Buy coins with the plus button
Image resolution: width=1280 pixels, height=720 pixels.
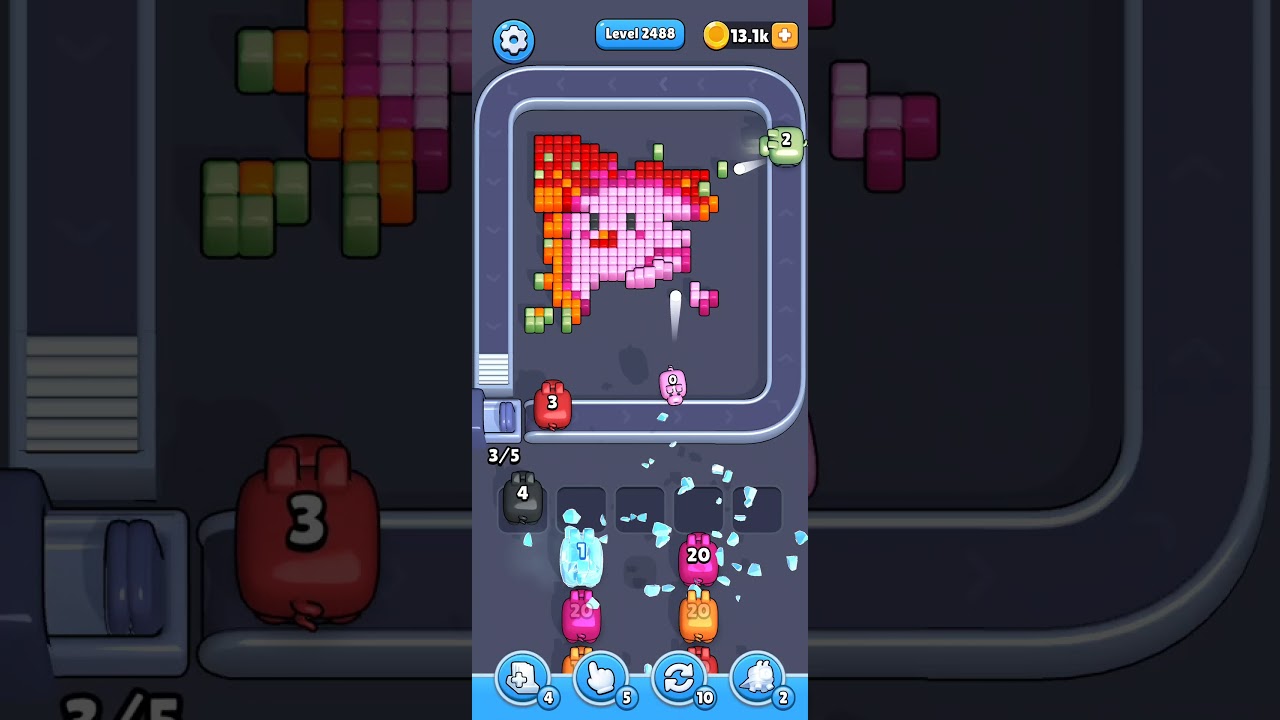[783, 35]
